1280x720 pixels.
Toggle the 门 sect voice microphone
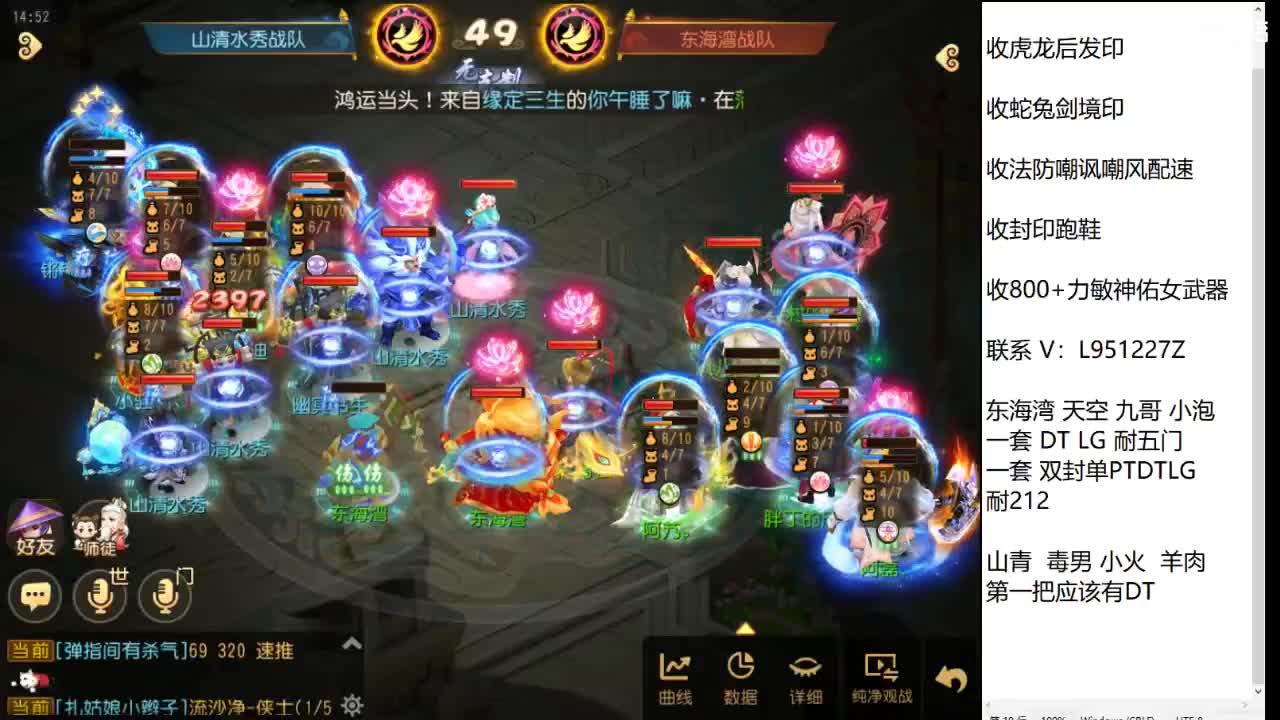tap(165, 594)
